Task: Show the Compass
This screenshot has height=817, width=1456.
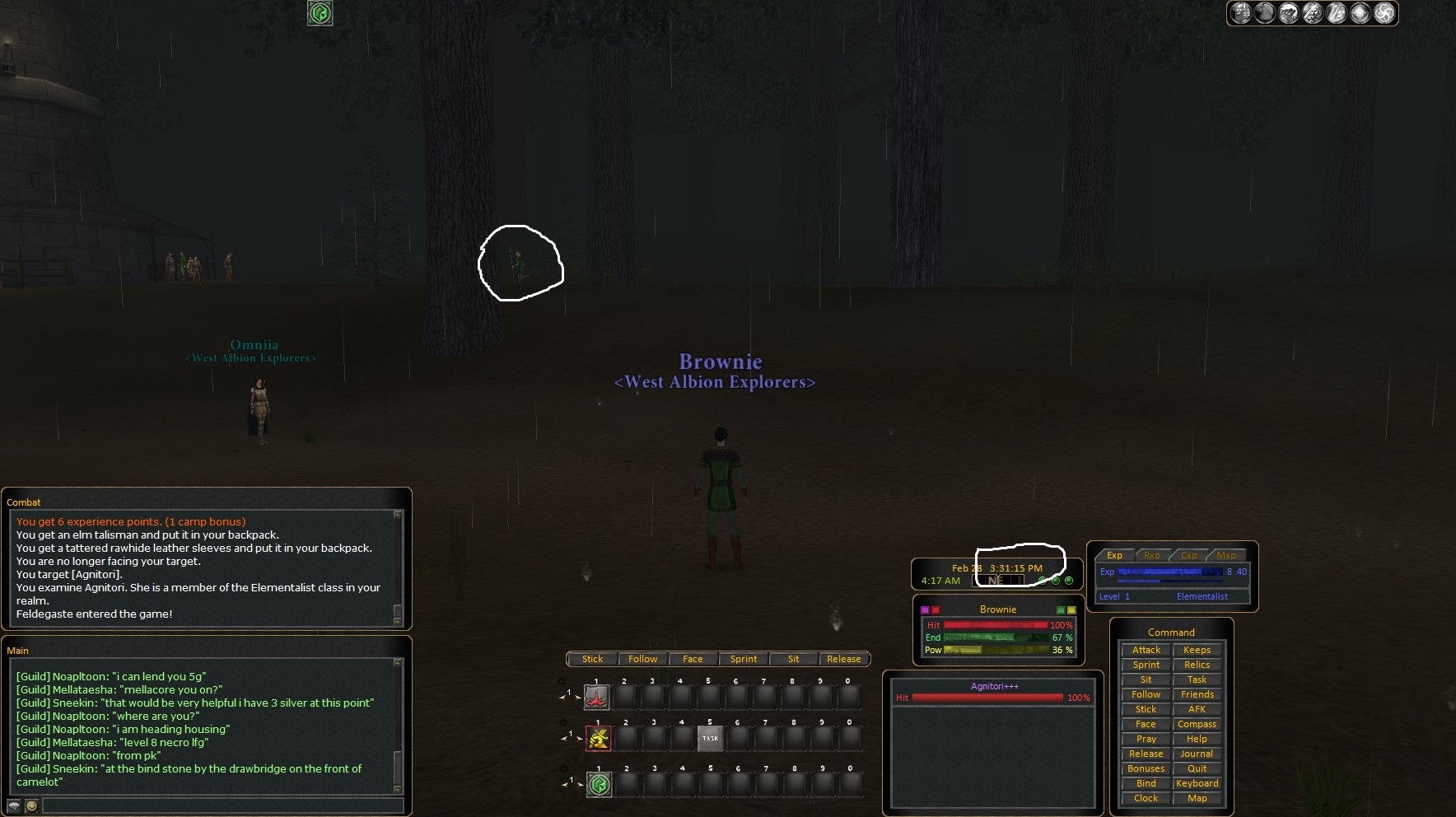Action: click(x=1197, y=724)
